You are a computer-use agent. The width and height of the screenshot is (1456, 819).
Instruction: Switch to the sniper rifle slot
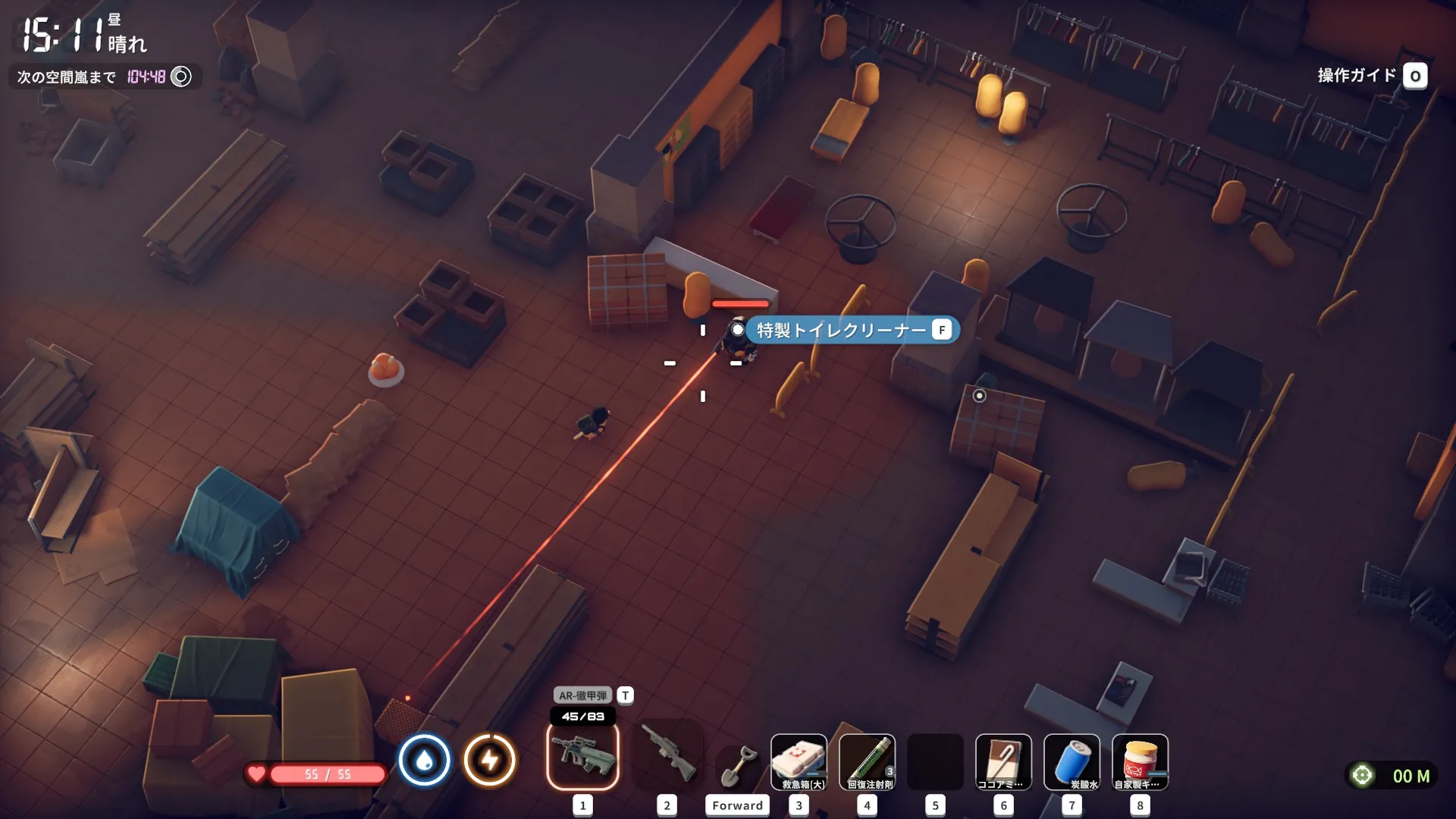click(667, 757)
